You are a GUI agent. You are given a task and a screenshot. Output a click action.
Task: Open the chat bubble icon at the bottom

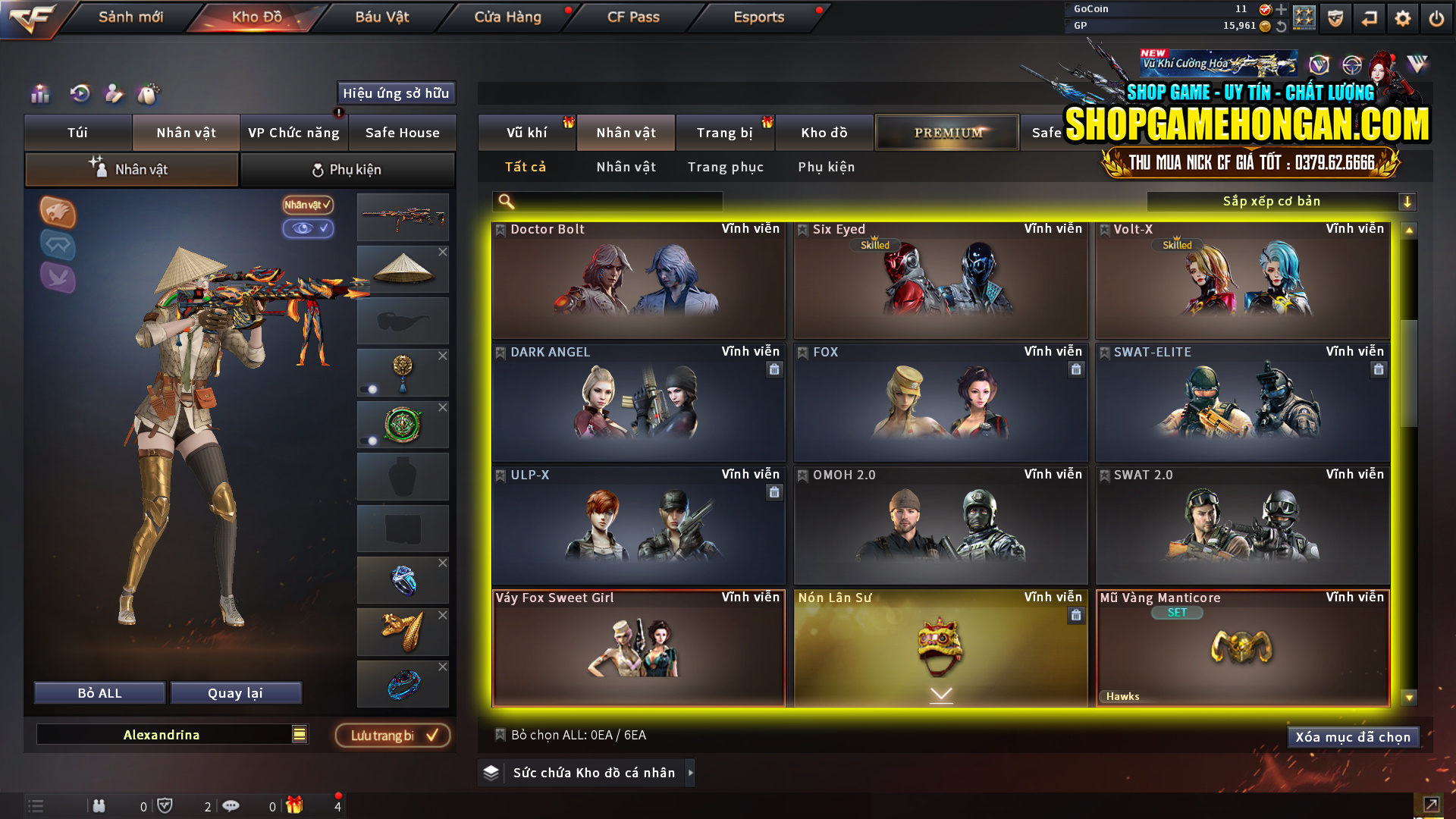231,806
